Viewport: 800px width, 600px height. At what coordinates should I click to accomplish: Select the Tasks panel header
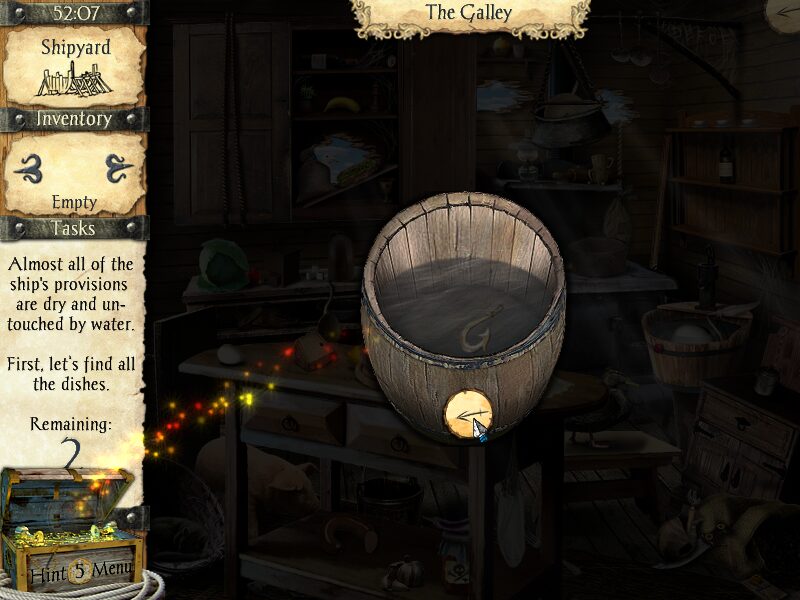tap(72, 228)
